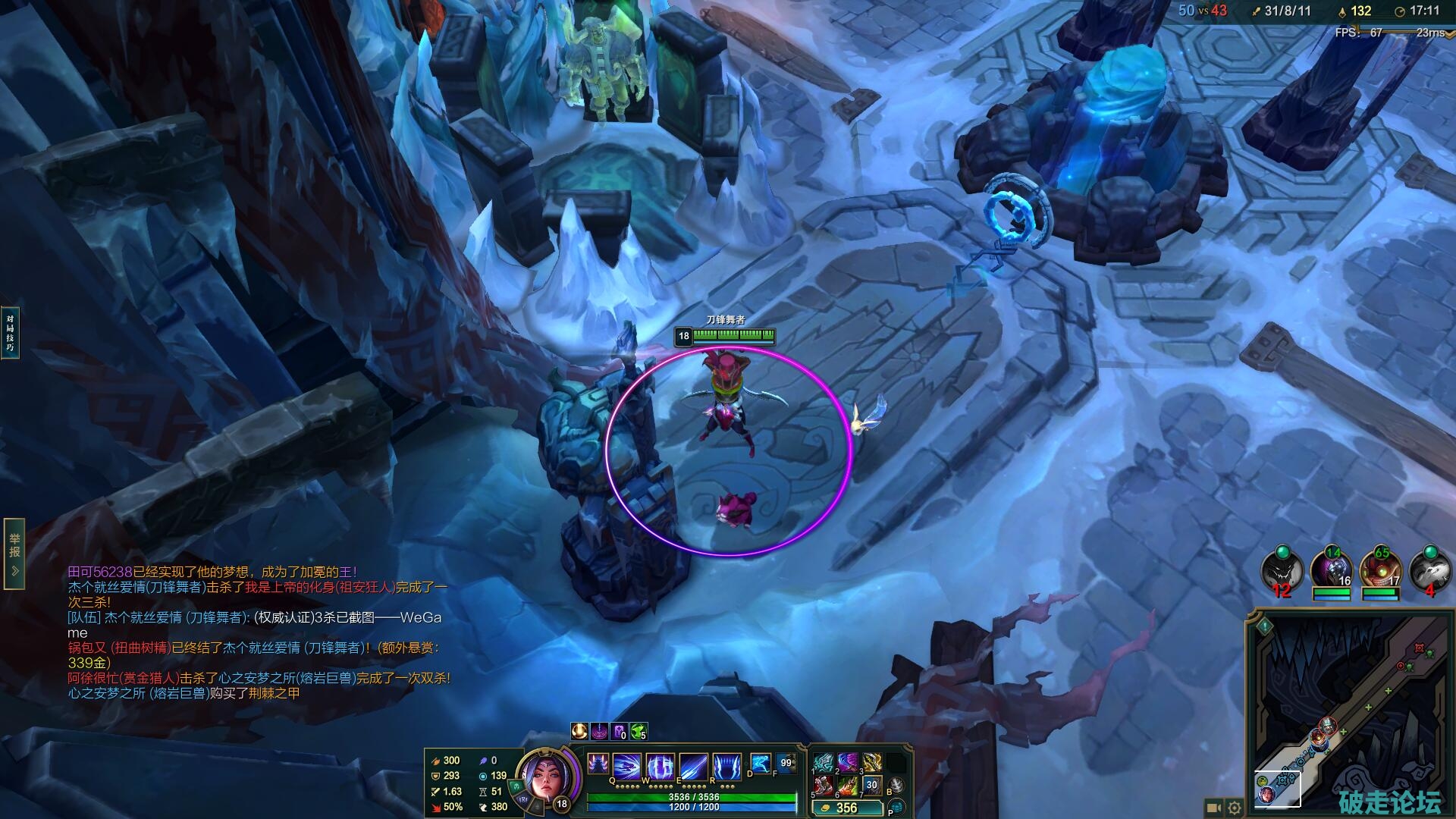The width and height of the screenshot is (1456, 819).
Task: Open the report (举报) side tab
Action: [14, 554]
